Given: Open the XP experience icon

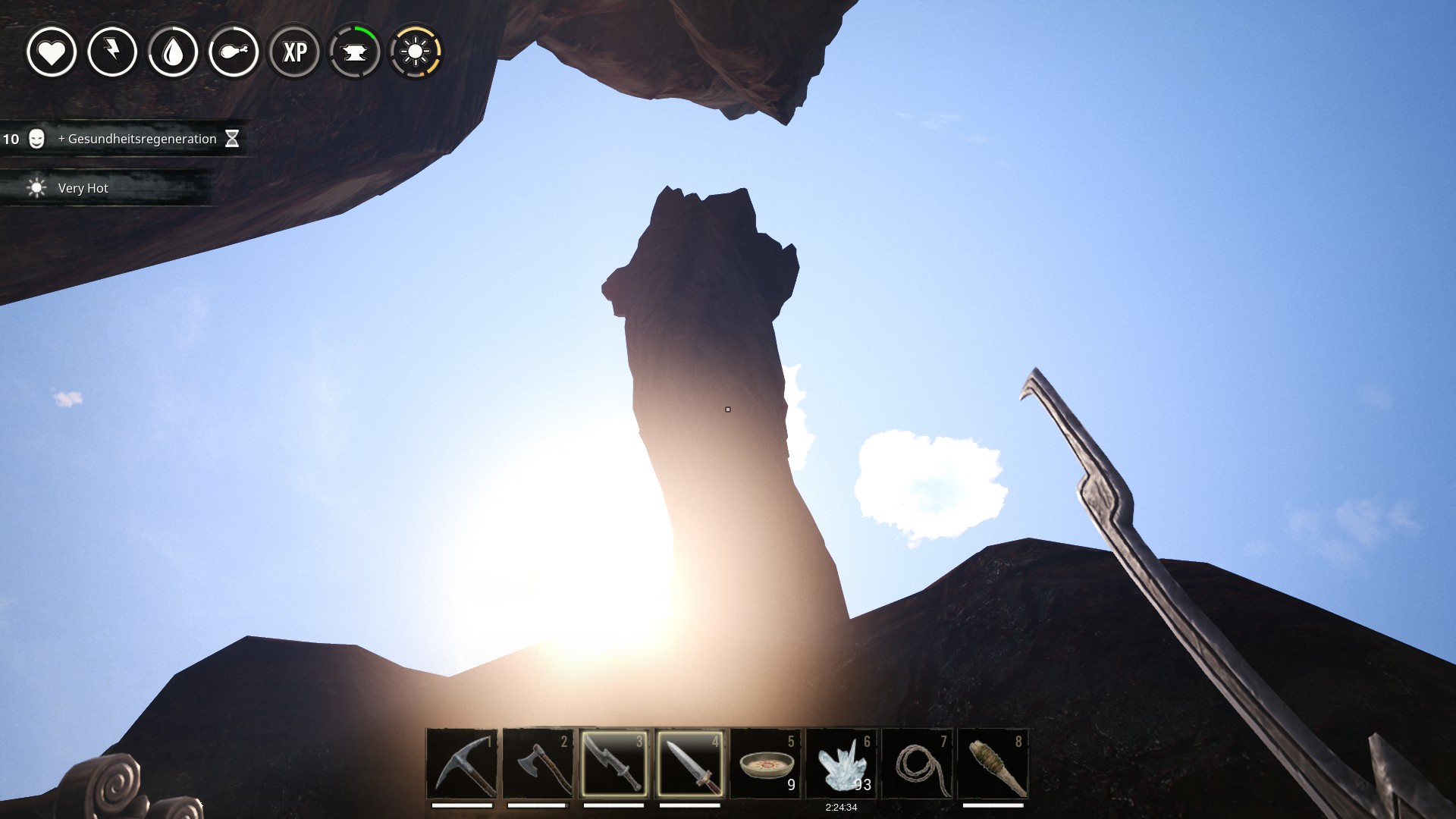Looking at the screenshot, I should (294, 52).
